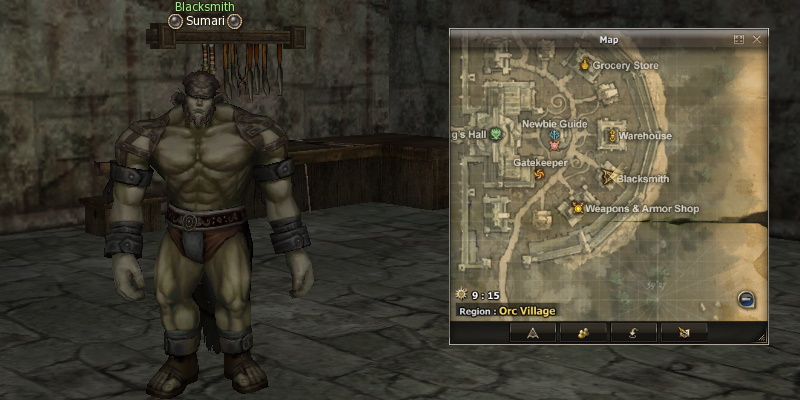
Task: Click the party members map toolbar button
Action: pos(582,332)
